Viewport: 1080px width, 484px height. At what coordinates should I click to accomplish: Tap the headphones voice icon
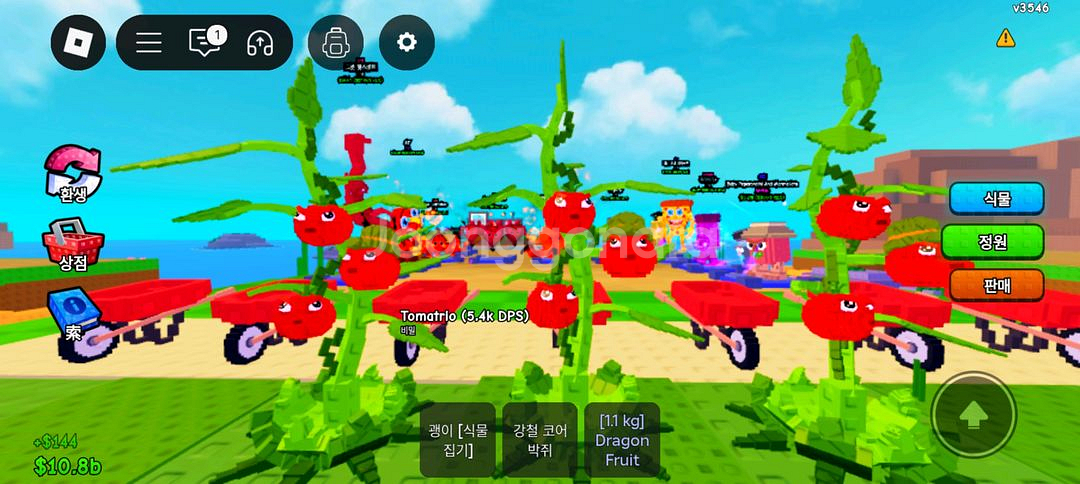[260, 42]
